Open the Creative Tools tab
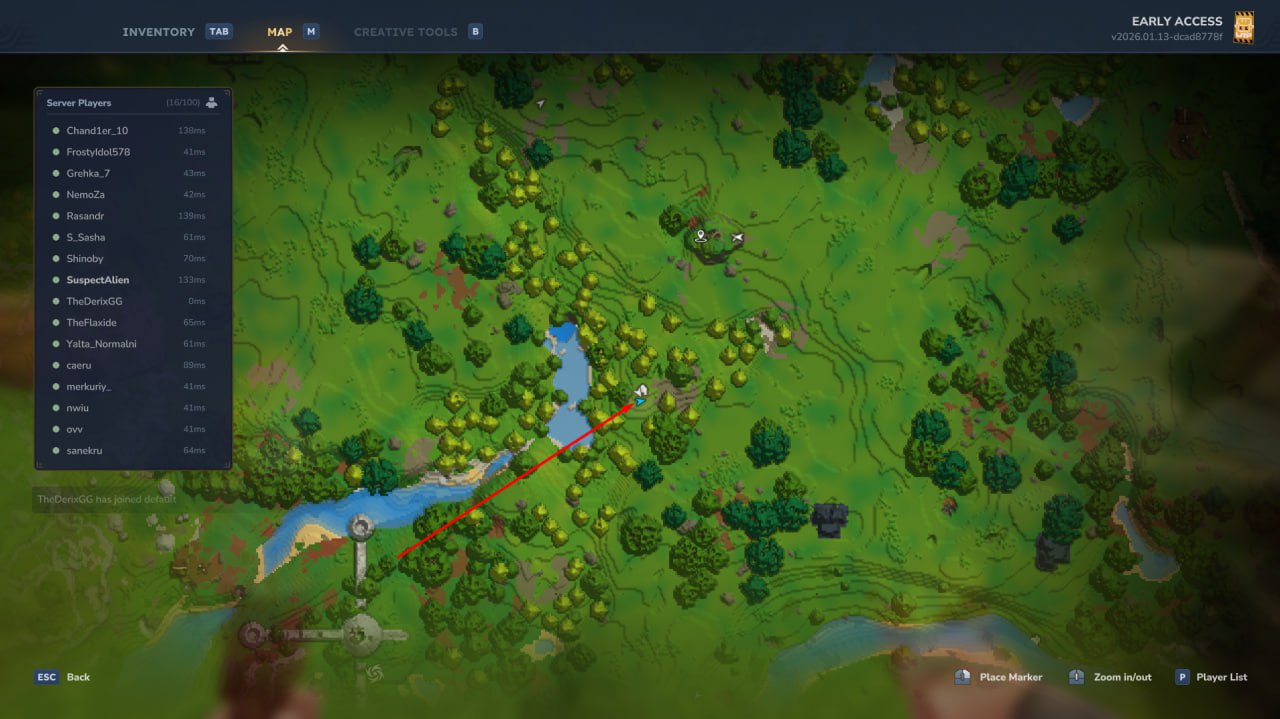 [x=405, y=32]
